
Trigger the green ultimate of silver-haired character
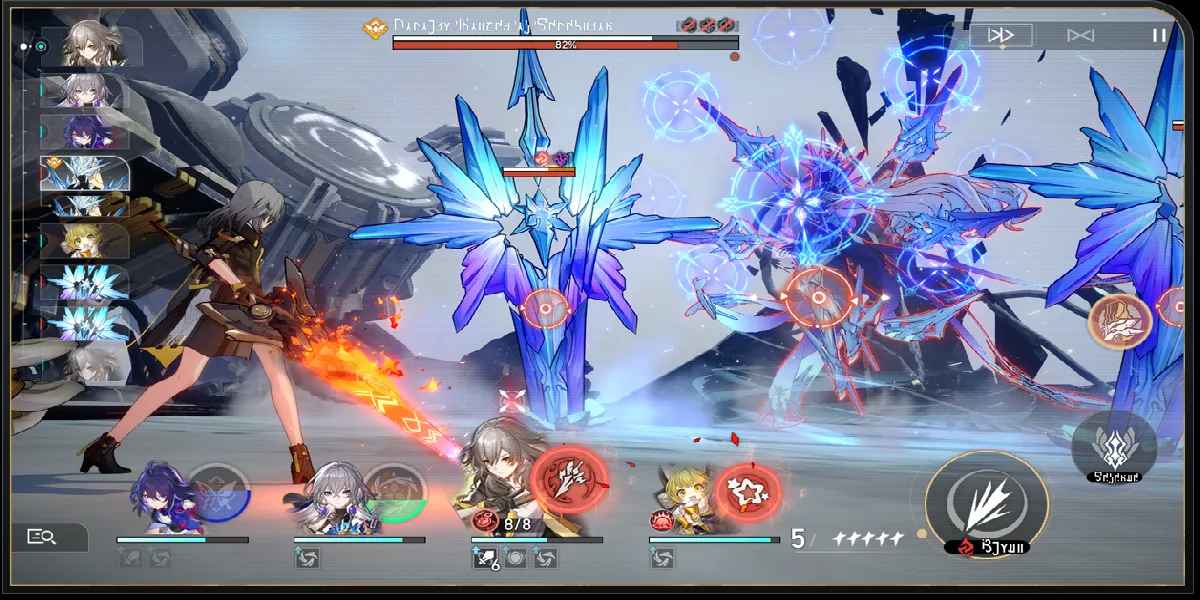pos(394,492)
